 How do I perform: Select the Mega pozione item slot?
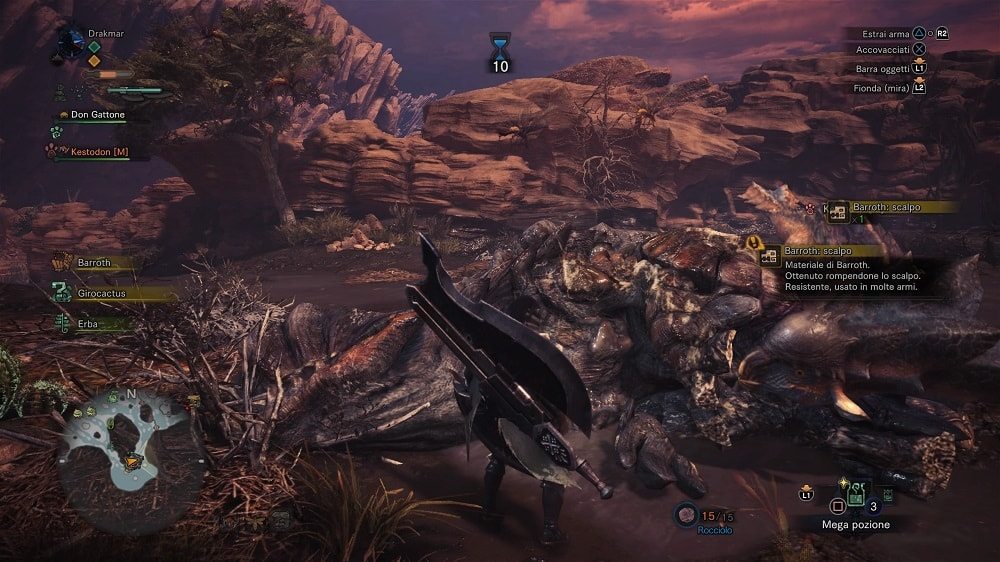point(856,494)
